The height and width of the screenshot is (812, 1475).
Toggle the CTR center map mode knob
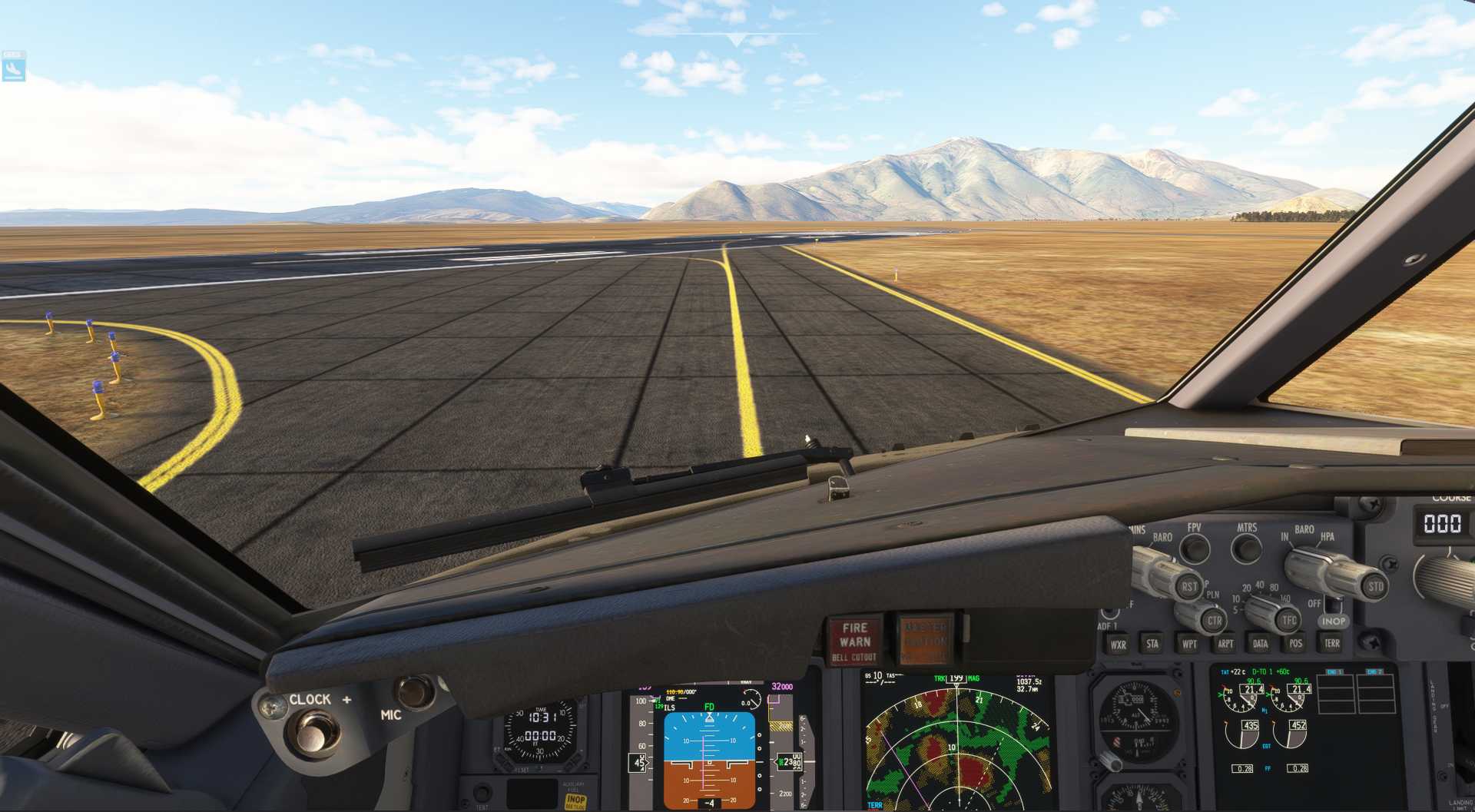tap(1214, 621)
